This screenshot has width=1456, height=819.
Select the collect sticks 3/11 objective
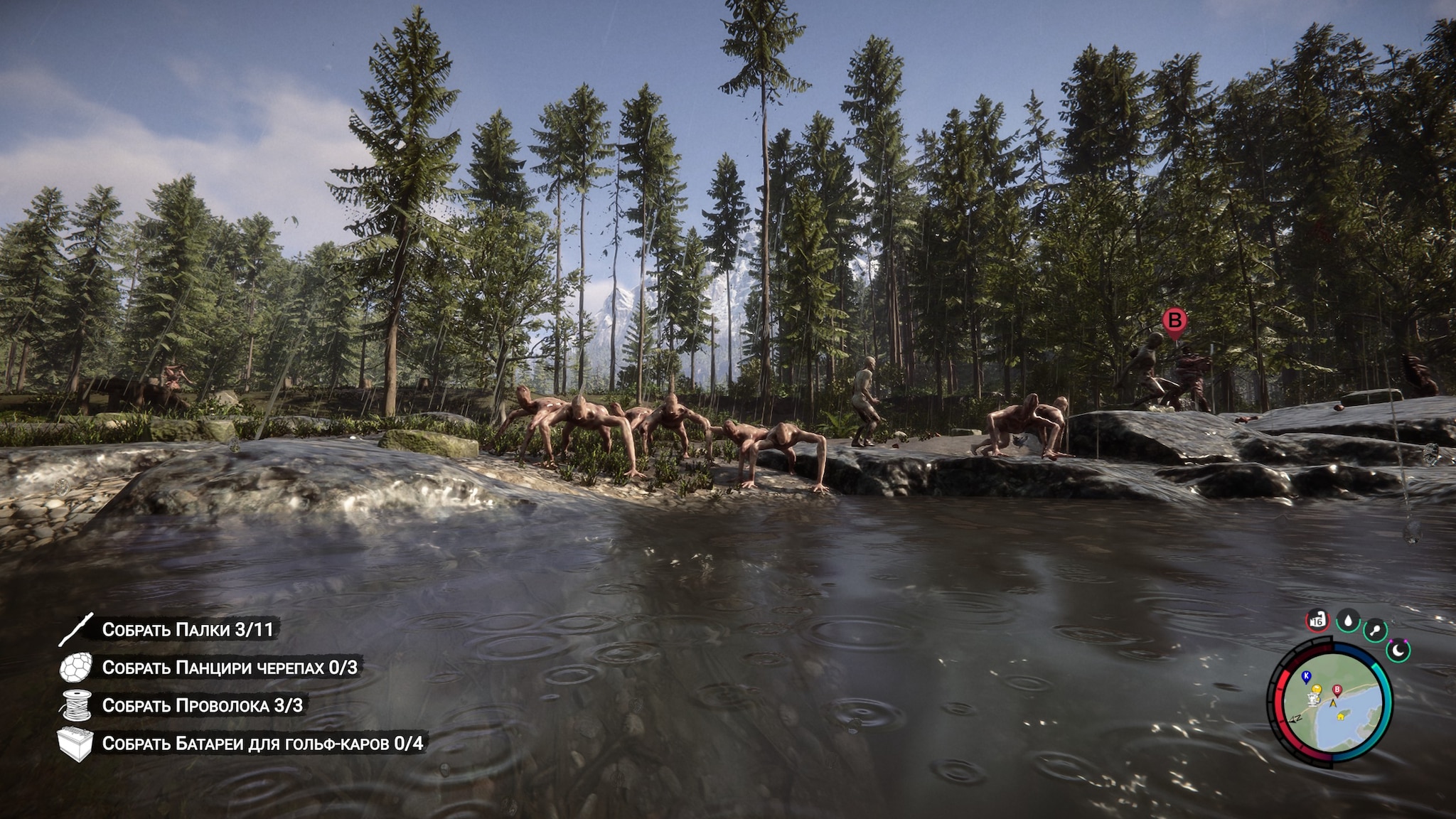[x=187, y=629]
